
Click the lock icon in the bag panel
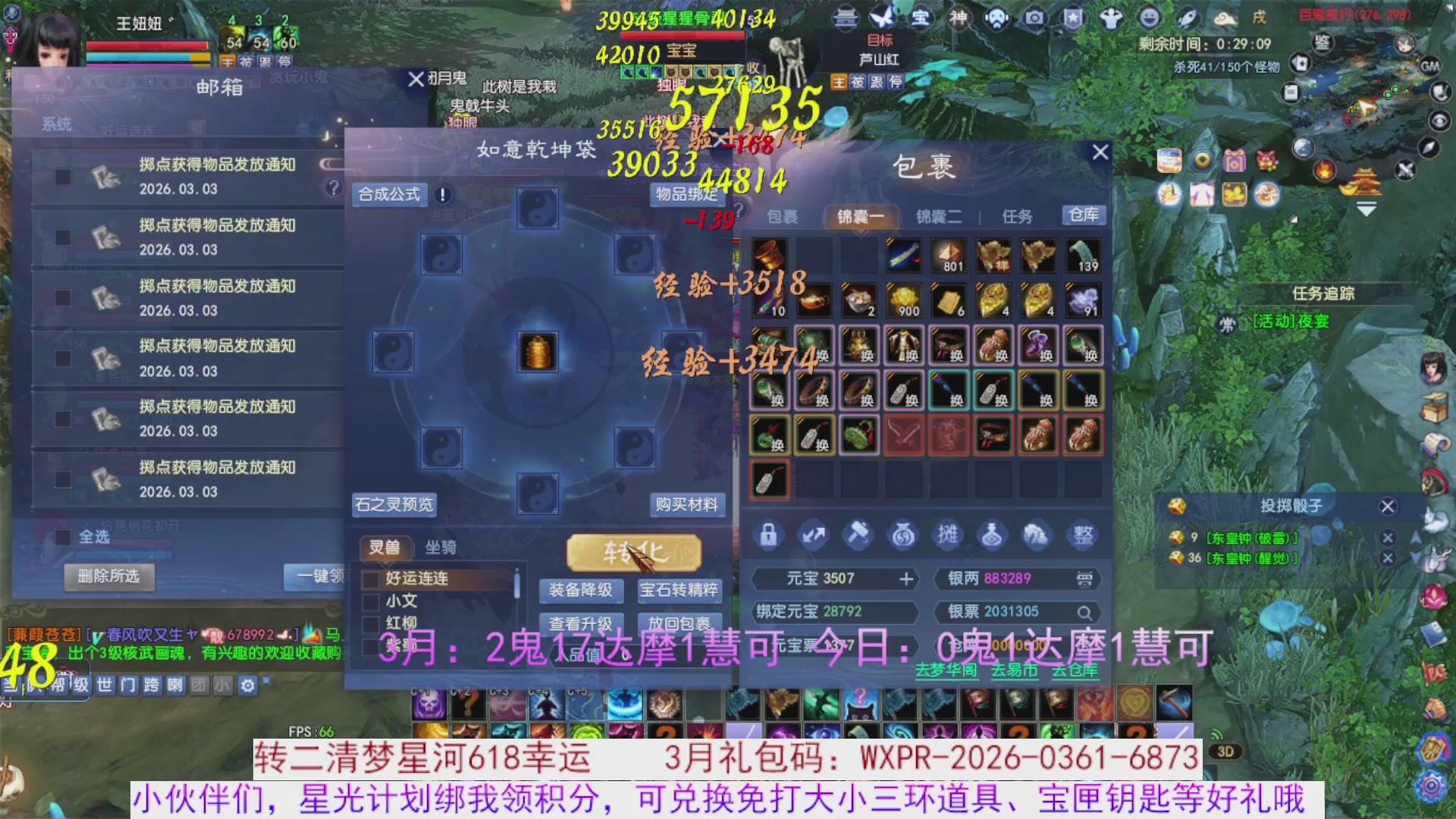(769, 535)
